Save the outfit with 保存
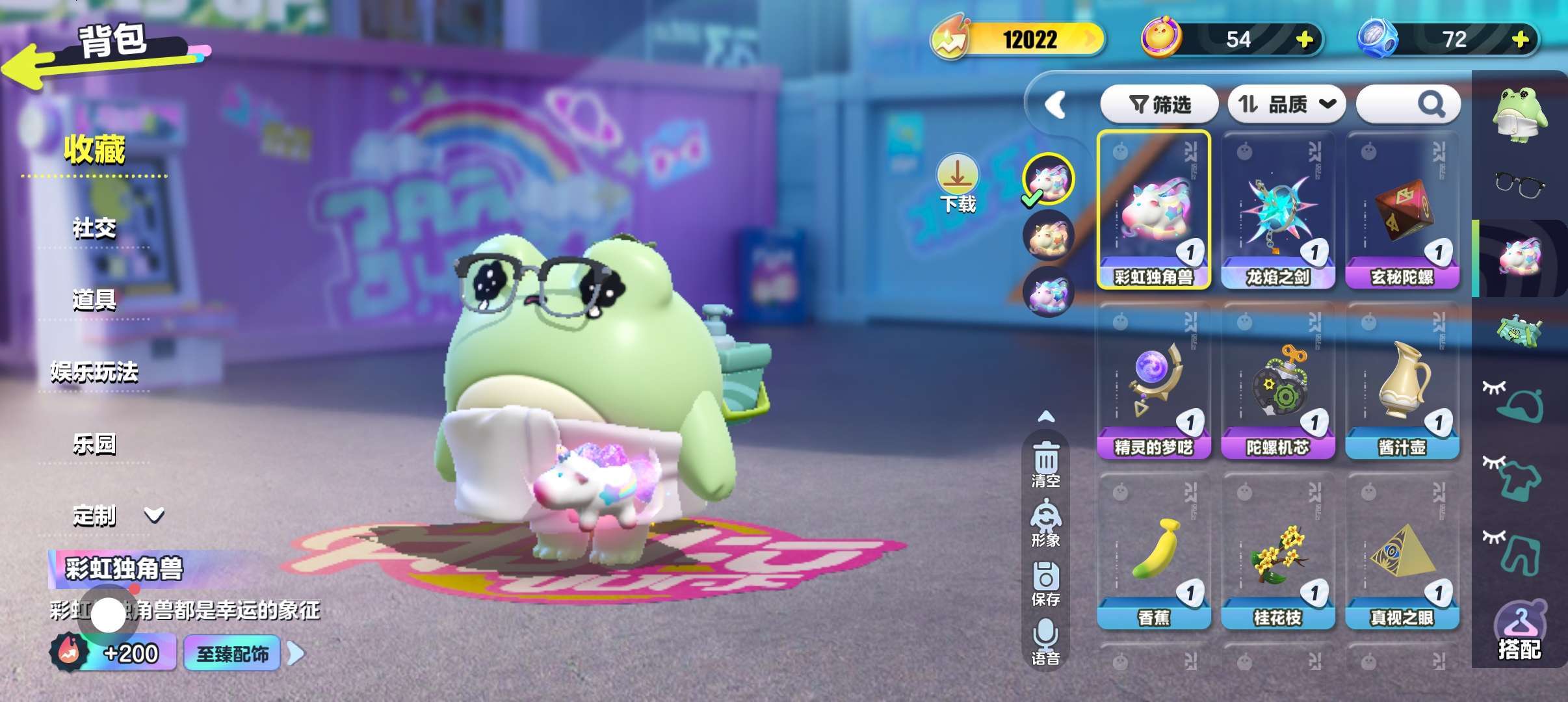1568x702 pixels. 1045,583
